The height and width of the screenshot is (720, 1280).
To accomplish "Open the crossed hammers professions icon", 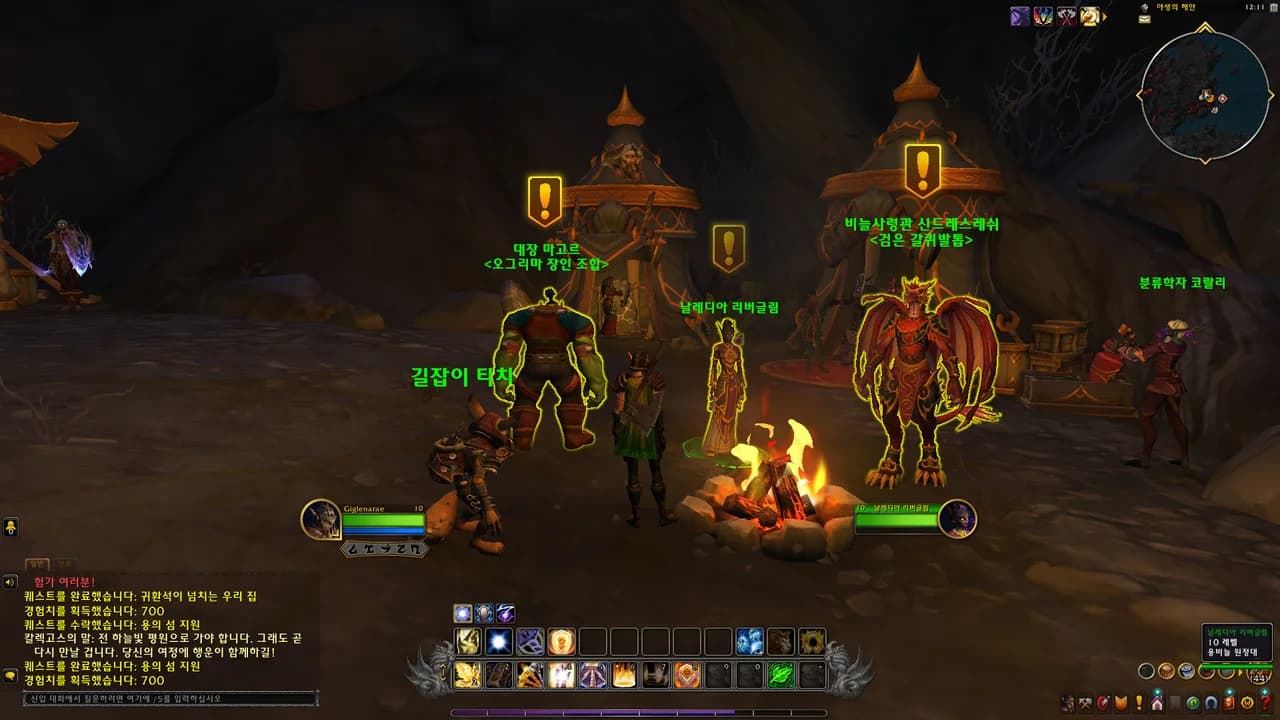I will coord(1085,703).
